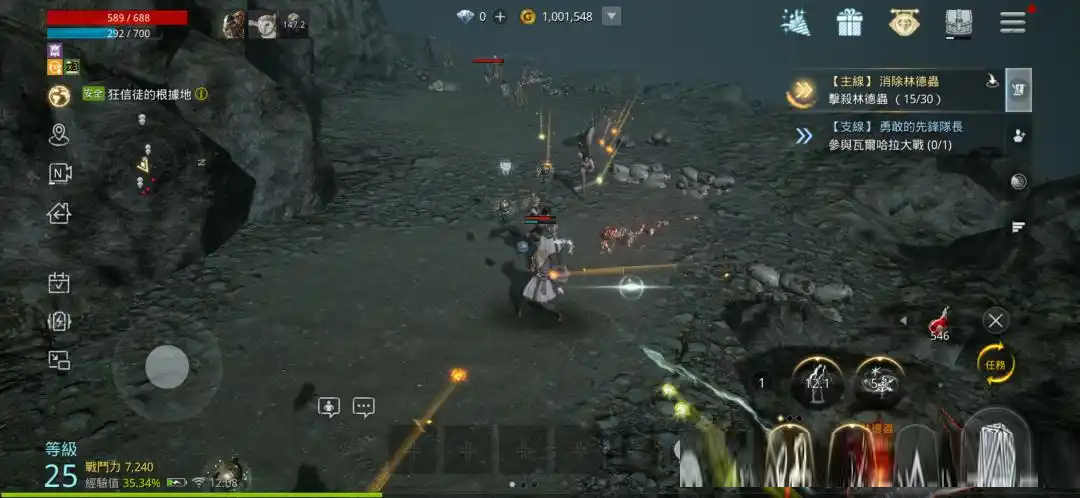Screen dimensions: 1080x498
Task: Open the world globe icon
Action: coord(59,95)
